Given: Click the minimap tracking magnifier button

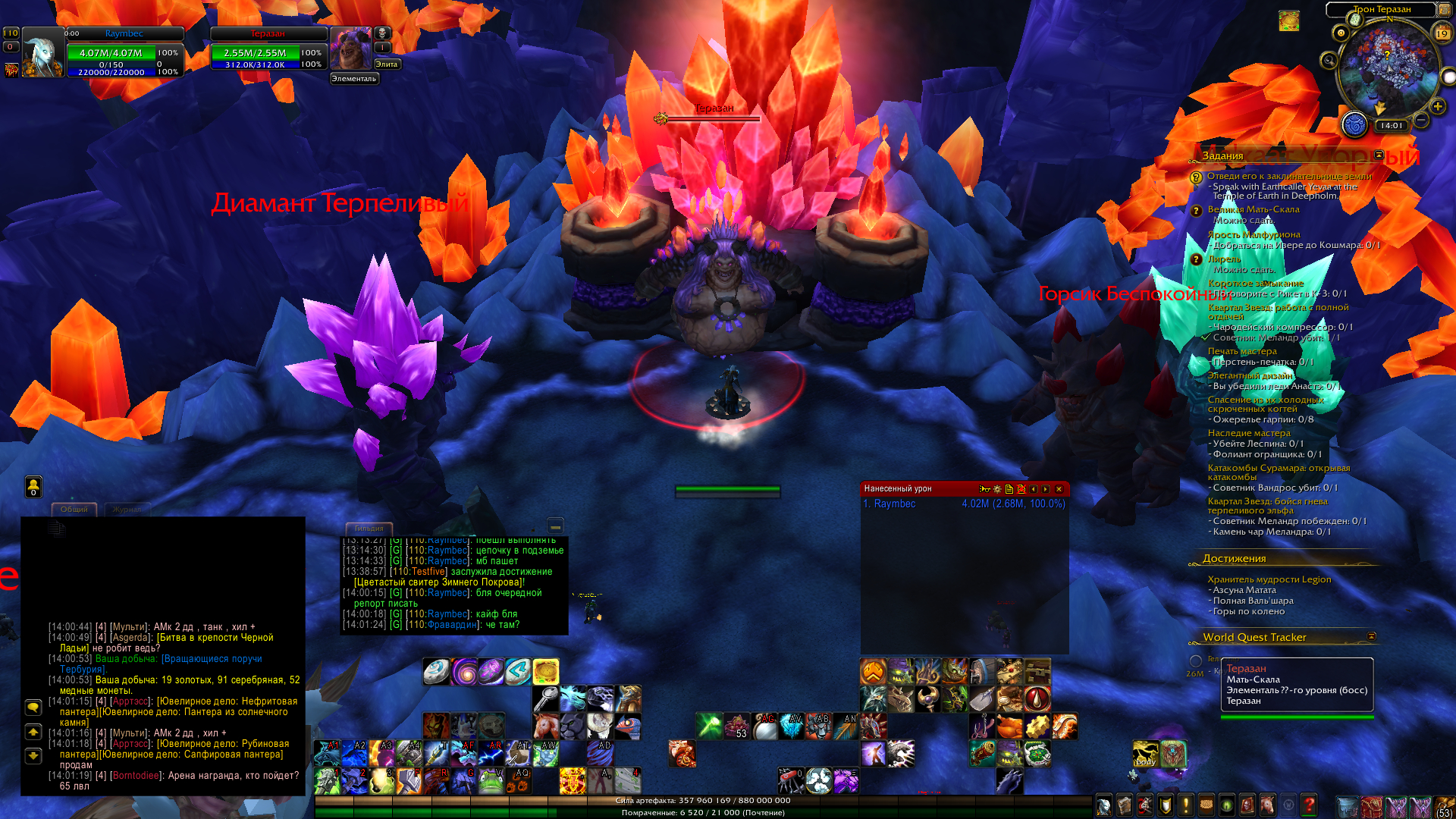Looking at the screenshot, I should pyautogui.click(x=1328, y=60).
